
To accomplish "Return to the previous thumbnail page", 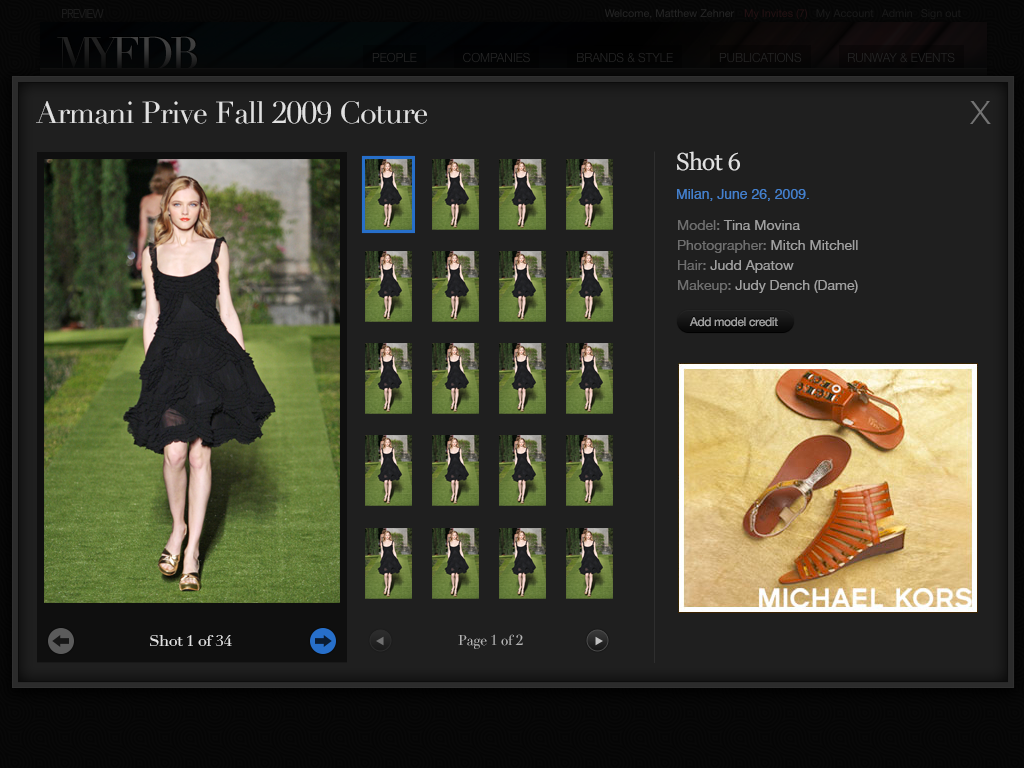I will tap(380, 641).
